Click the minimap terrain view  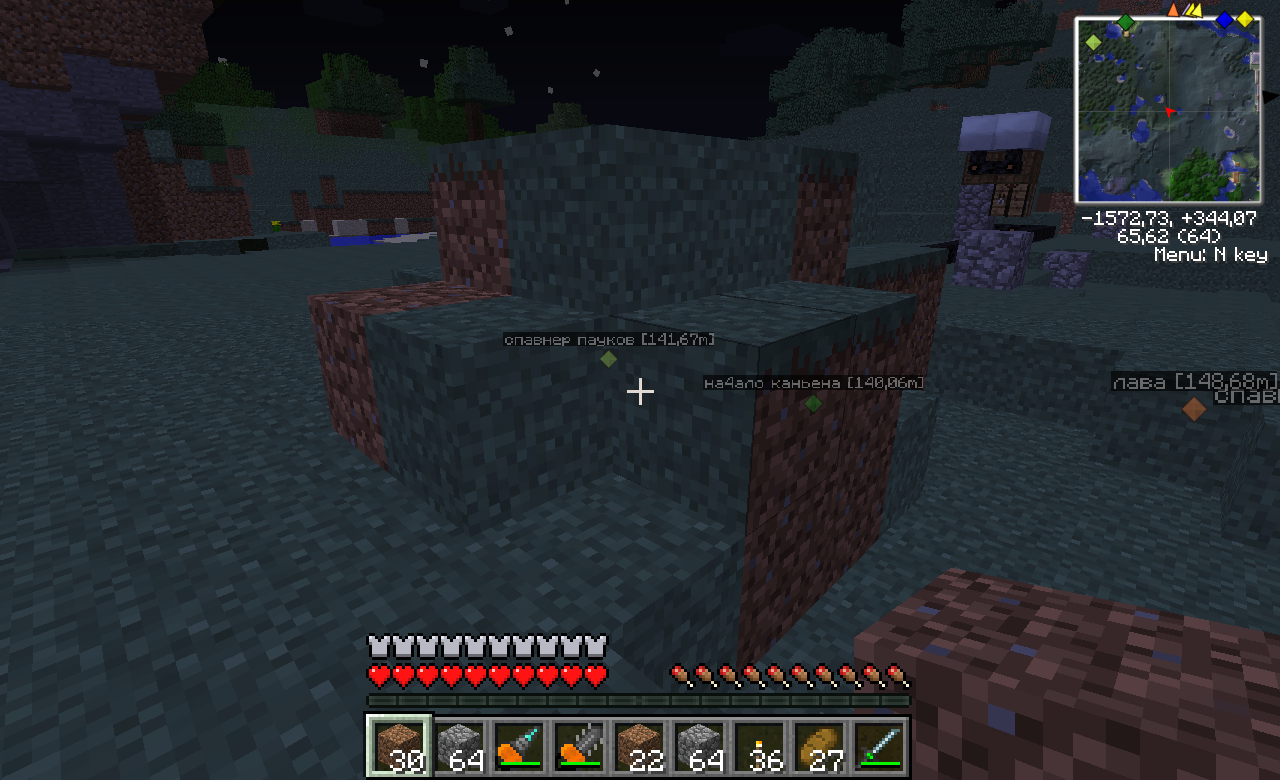pyautogui.click(x=1167, y=110)
